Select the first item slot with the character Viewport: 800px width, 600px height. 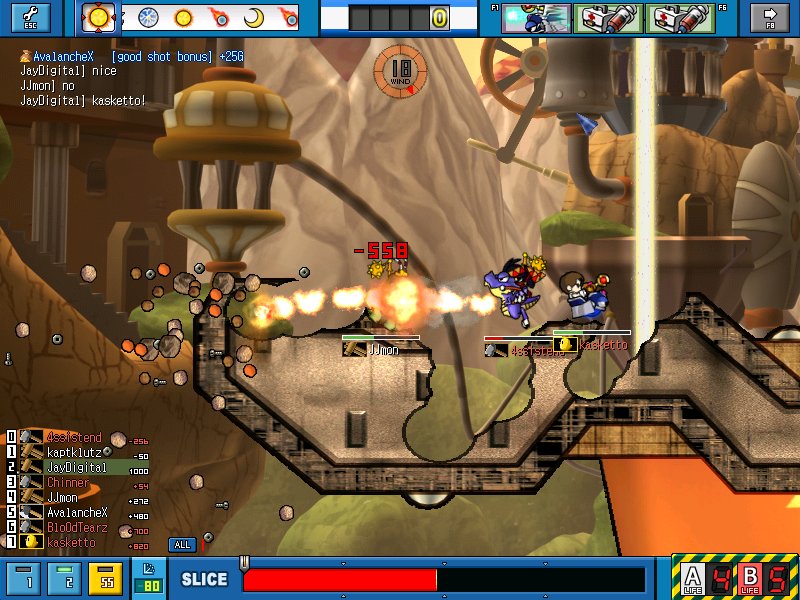536,17
